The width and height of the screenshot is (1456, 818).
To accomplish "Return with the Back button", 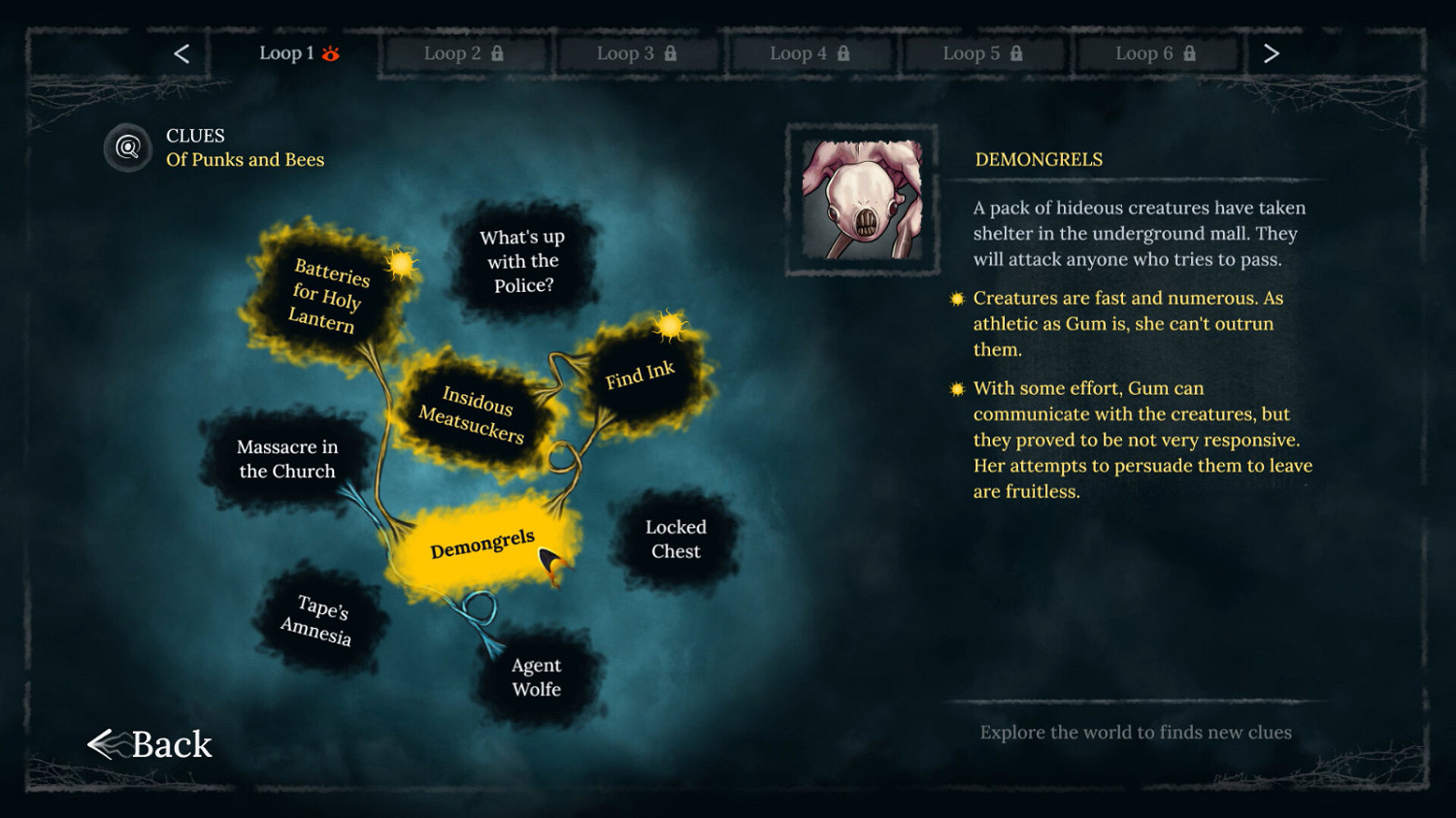I will coord(150,745).
